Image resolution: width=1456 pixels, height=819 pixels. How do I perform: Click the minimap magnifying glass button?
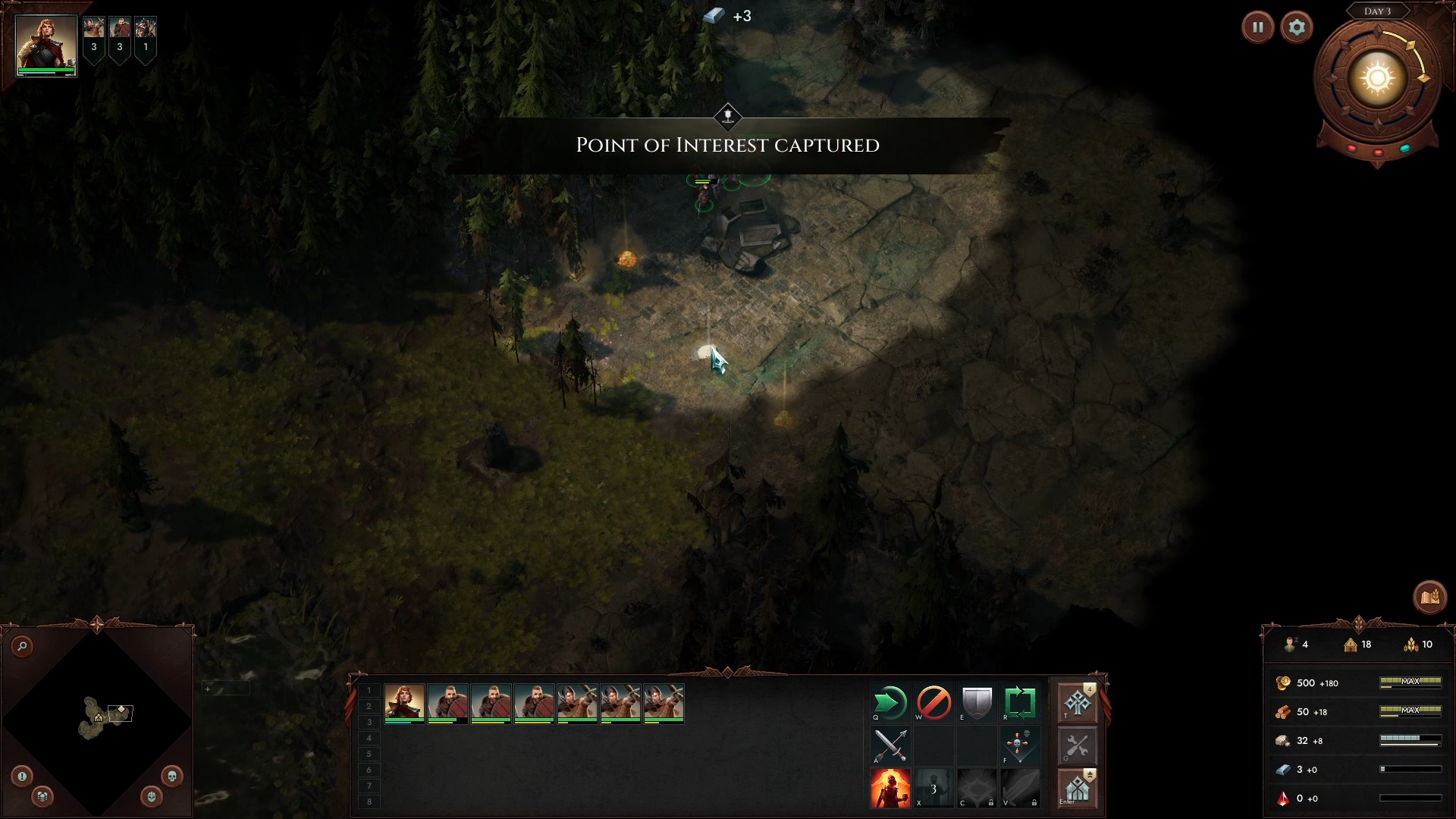tap(23, 646)
